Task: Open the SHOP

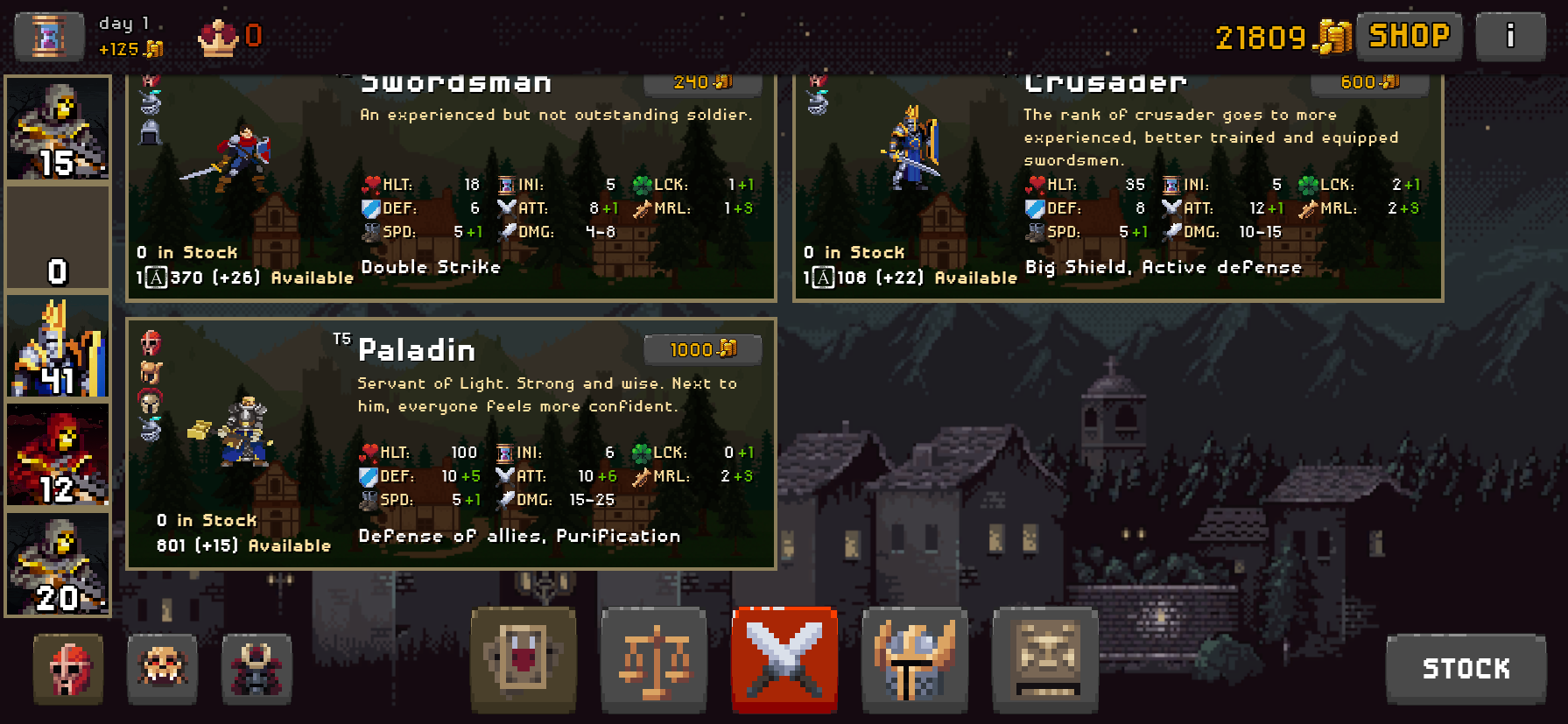Action: coord(1409,36)
